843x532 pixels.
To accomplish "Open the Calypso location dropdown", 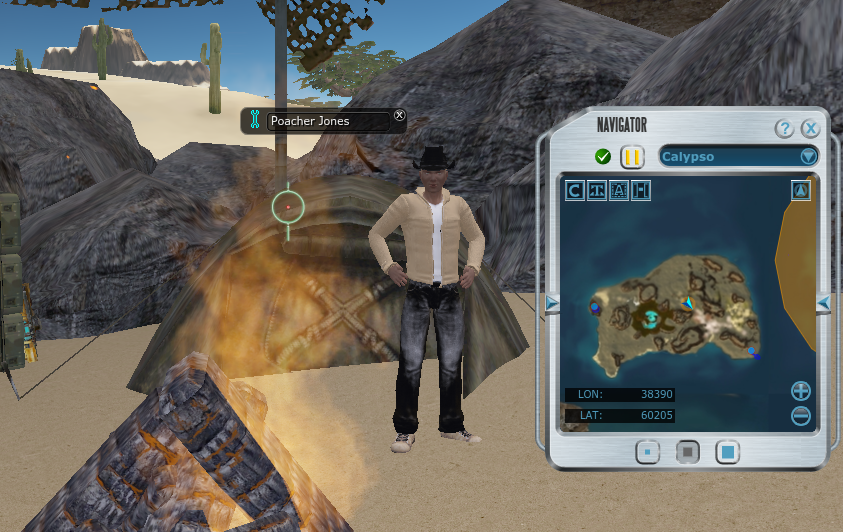I will click(x=808, y=156).
